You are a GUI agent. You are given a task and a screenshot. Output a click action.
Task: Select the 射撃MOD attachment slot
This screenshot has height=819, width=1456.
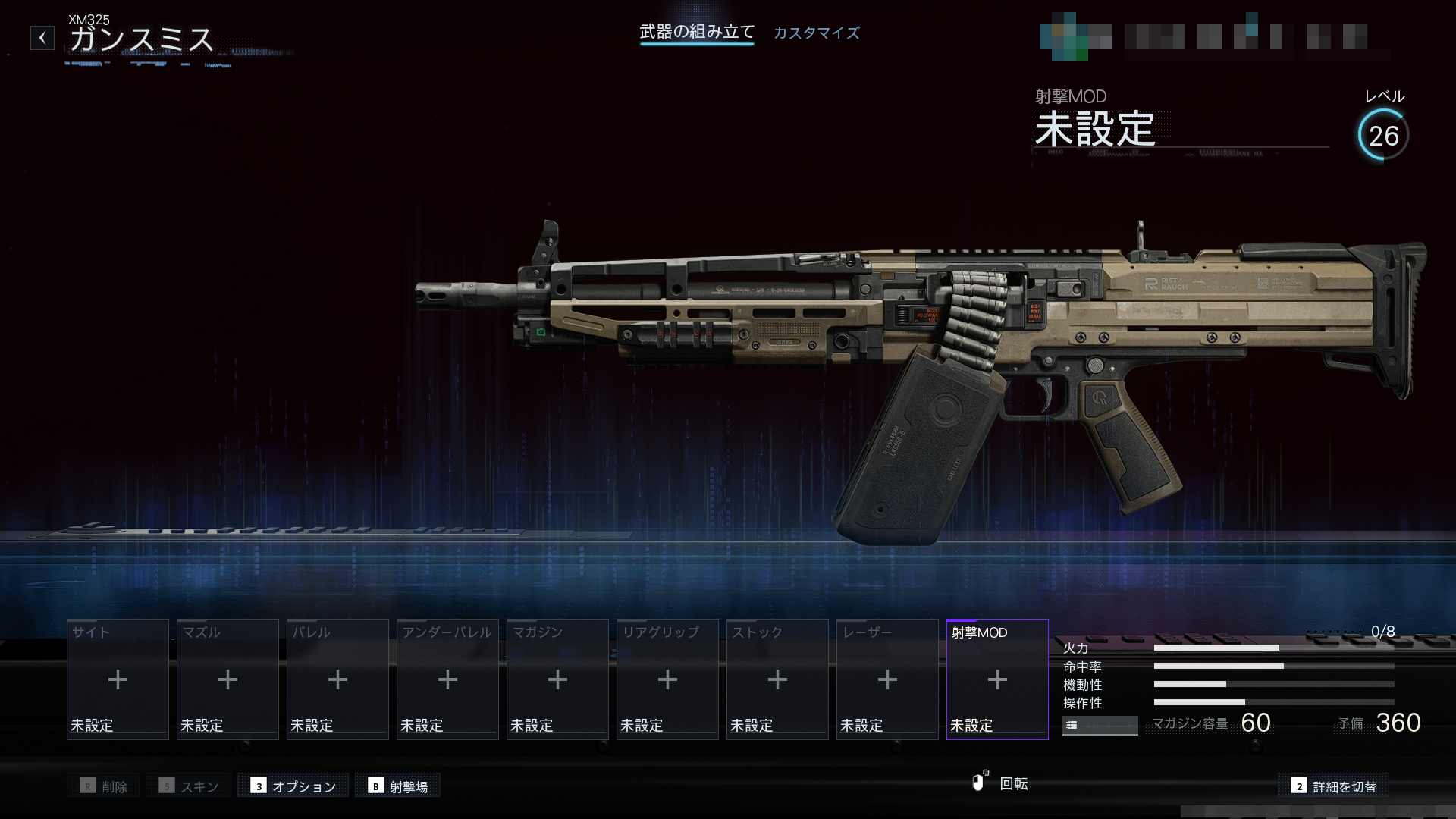(997, 679)
